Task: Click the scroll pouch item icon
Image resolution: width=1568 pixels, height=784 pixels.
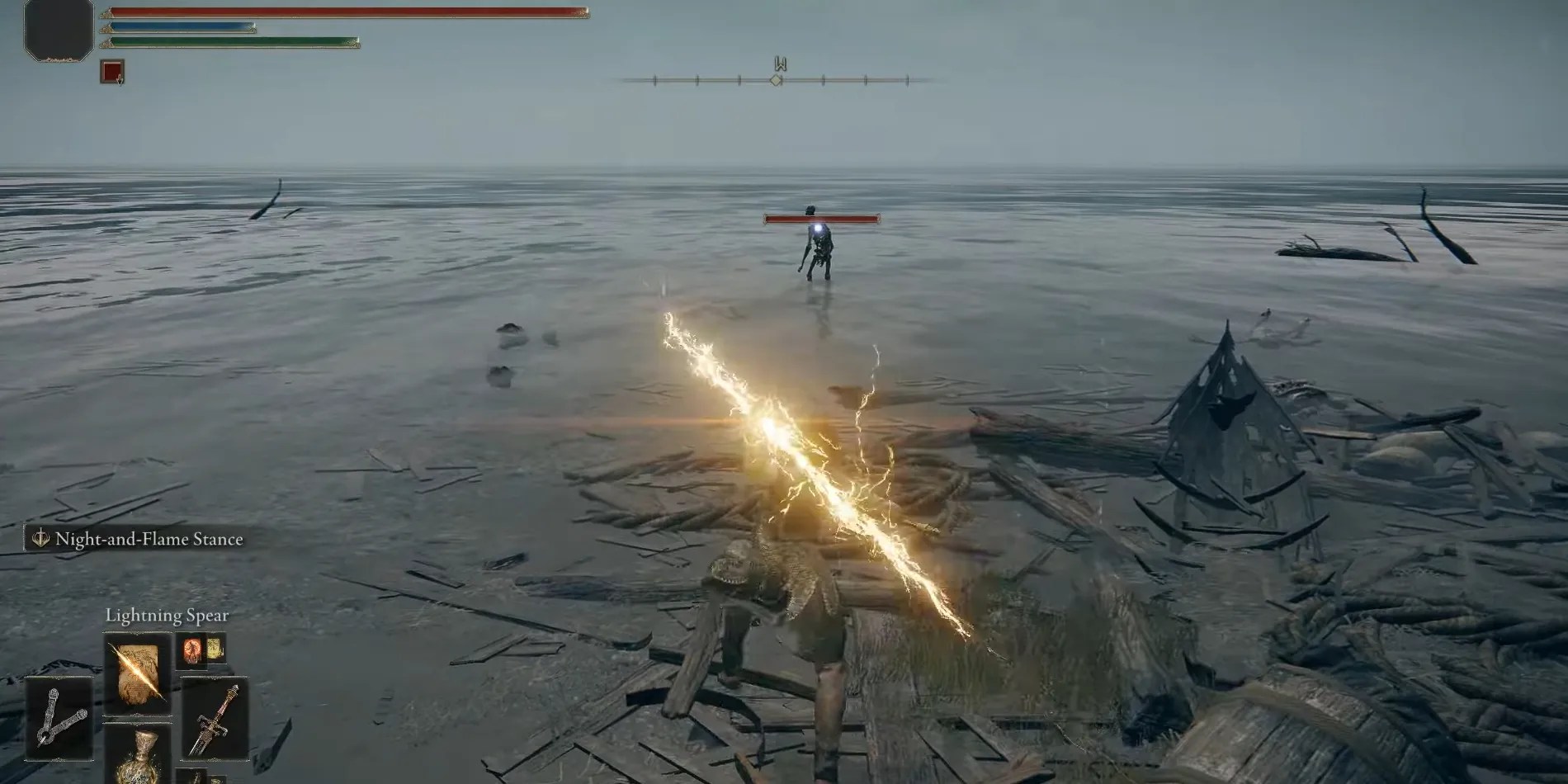Action: click(x=215, y=649)
